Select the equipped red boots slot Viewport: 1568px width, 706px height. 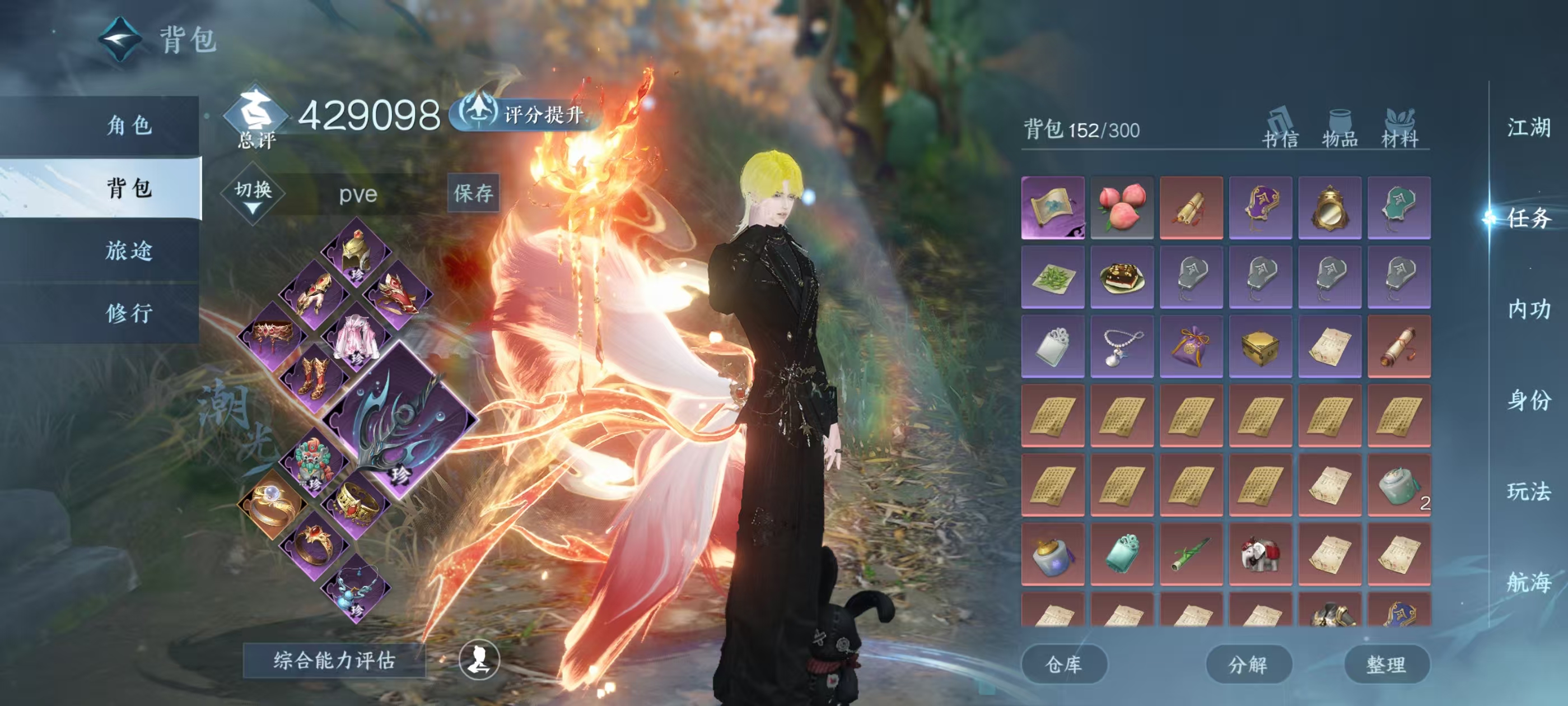point(314,378)
